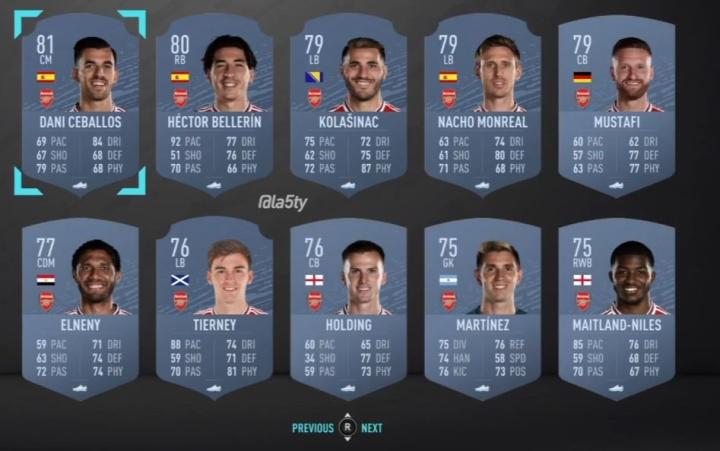
Task: Go to the previous page of players
Action: [313, 428]
